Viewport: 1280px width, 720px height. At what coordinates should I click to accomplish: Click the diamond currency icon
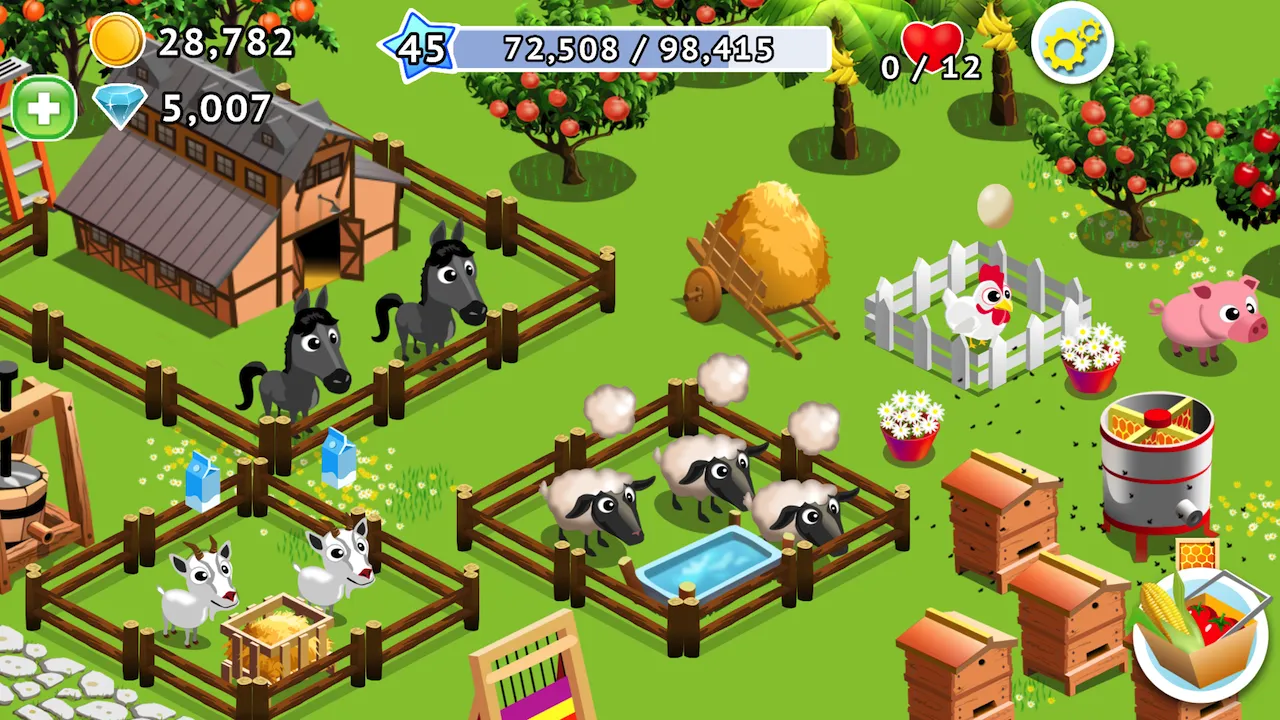click(x=122, y=108)
